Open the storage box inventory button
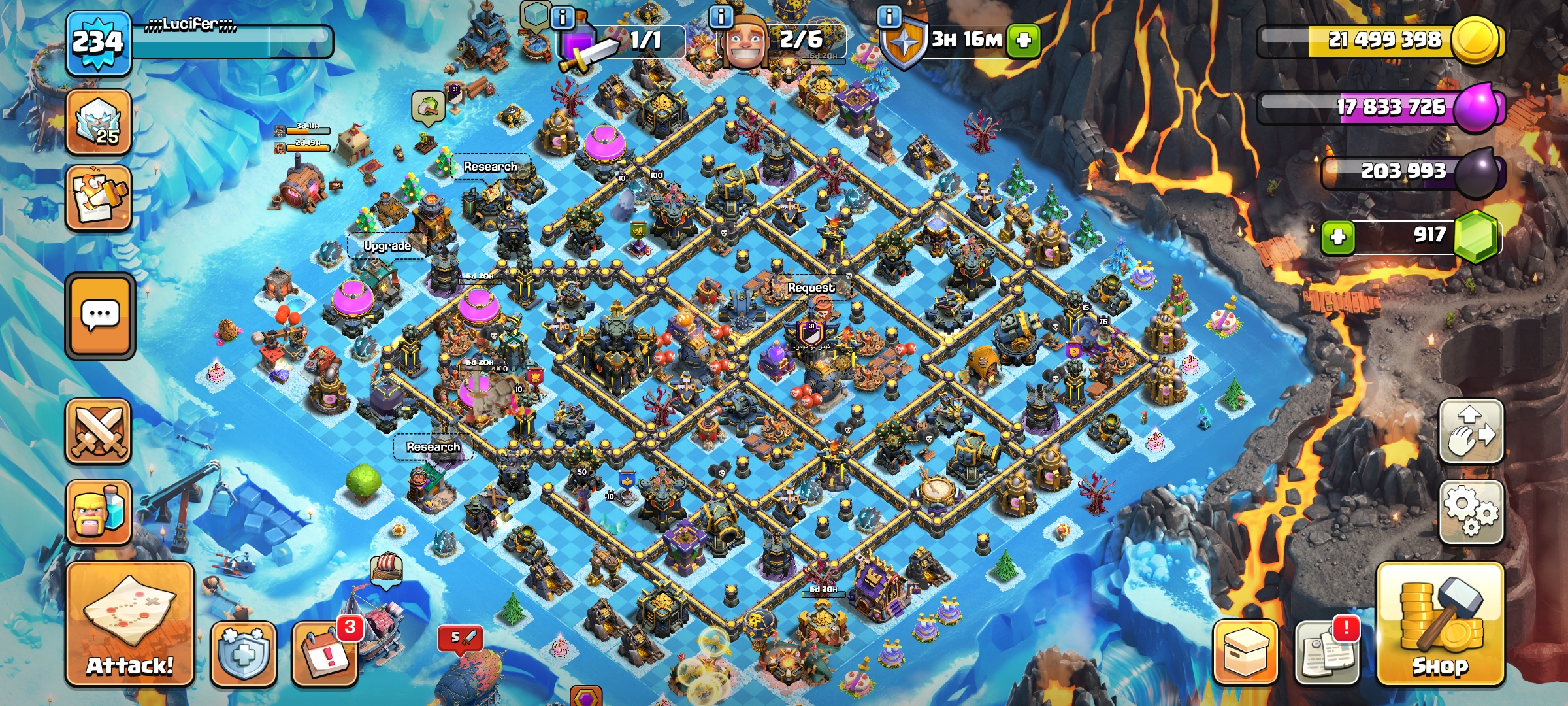The image size is (1568, 706). coord(1245,652)
